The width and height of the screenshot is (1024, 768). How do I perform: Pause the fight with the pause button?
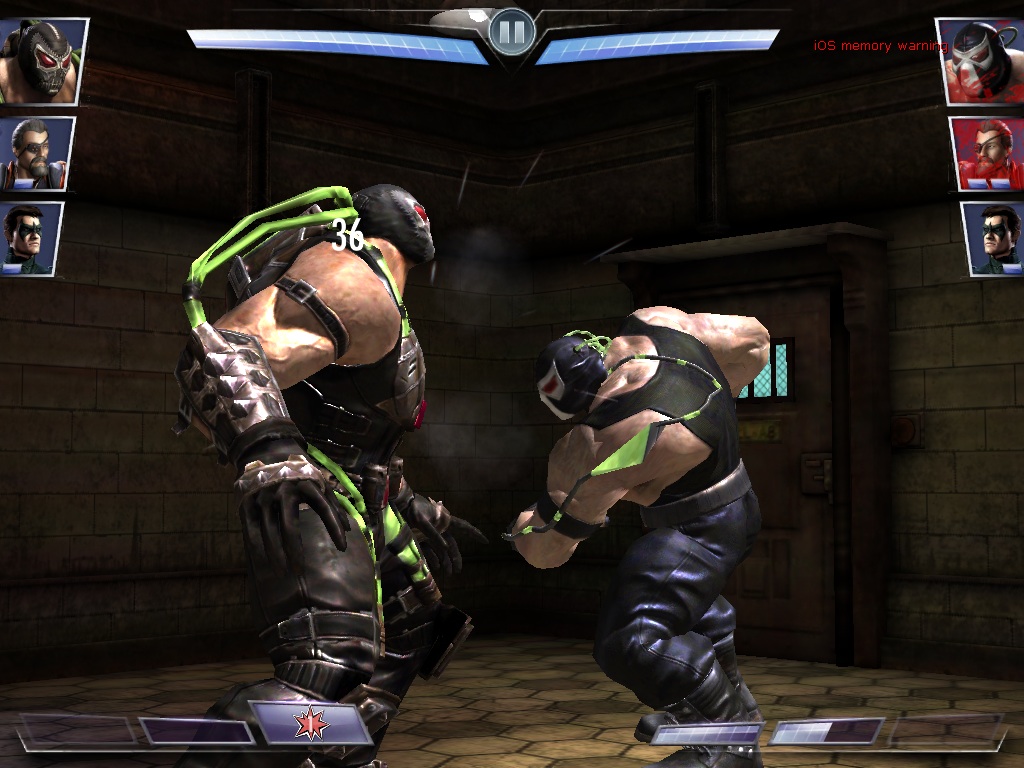pyautogui.click(x=512, y=33)
